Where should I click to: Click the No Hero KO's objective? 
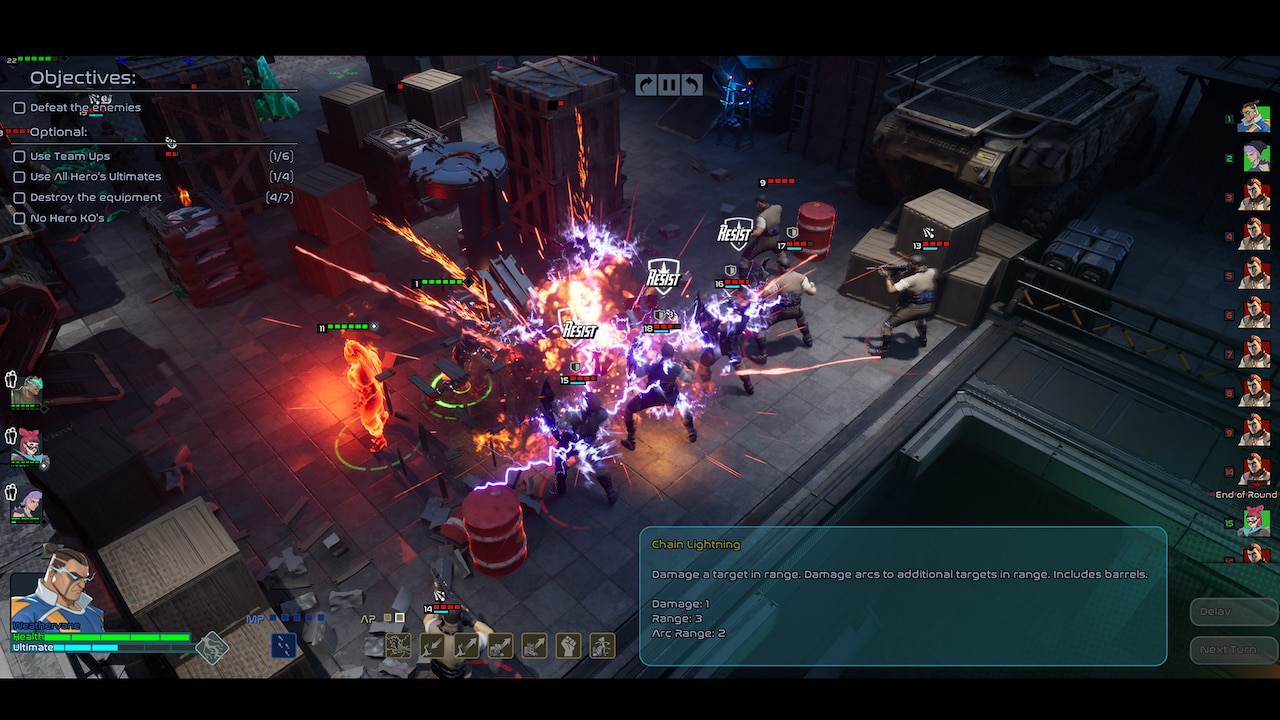pos(67,218)
